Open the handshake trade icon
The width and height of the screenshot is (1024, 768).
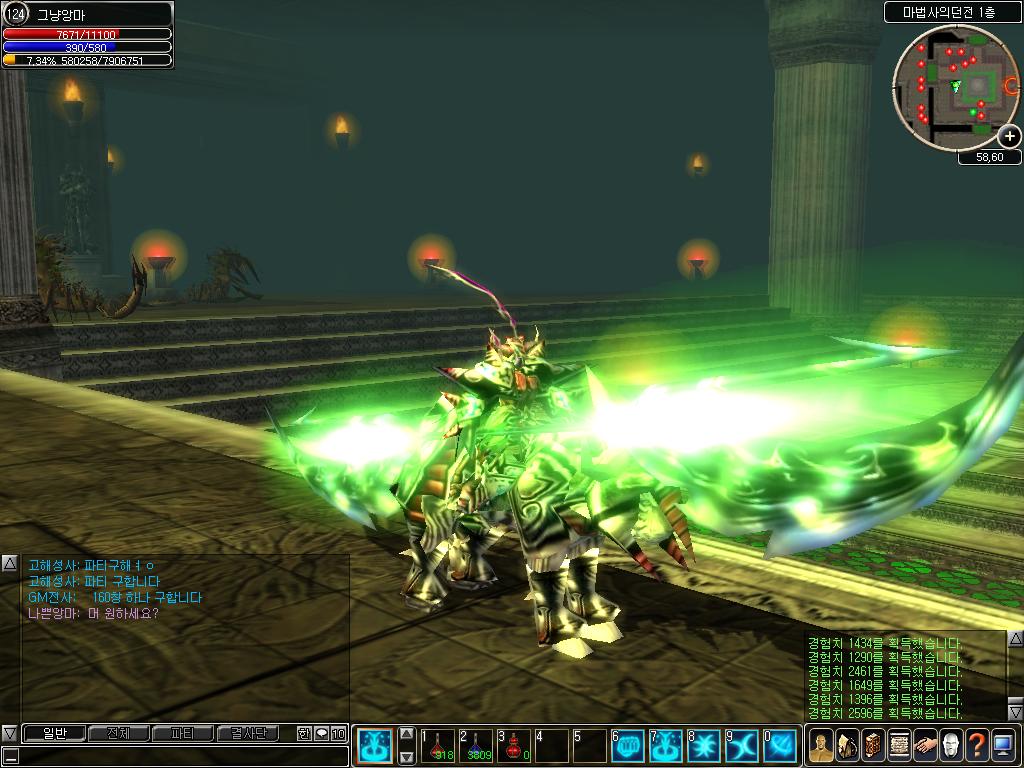925,745
